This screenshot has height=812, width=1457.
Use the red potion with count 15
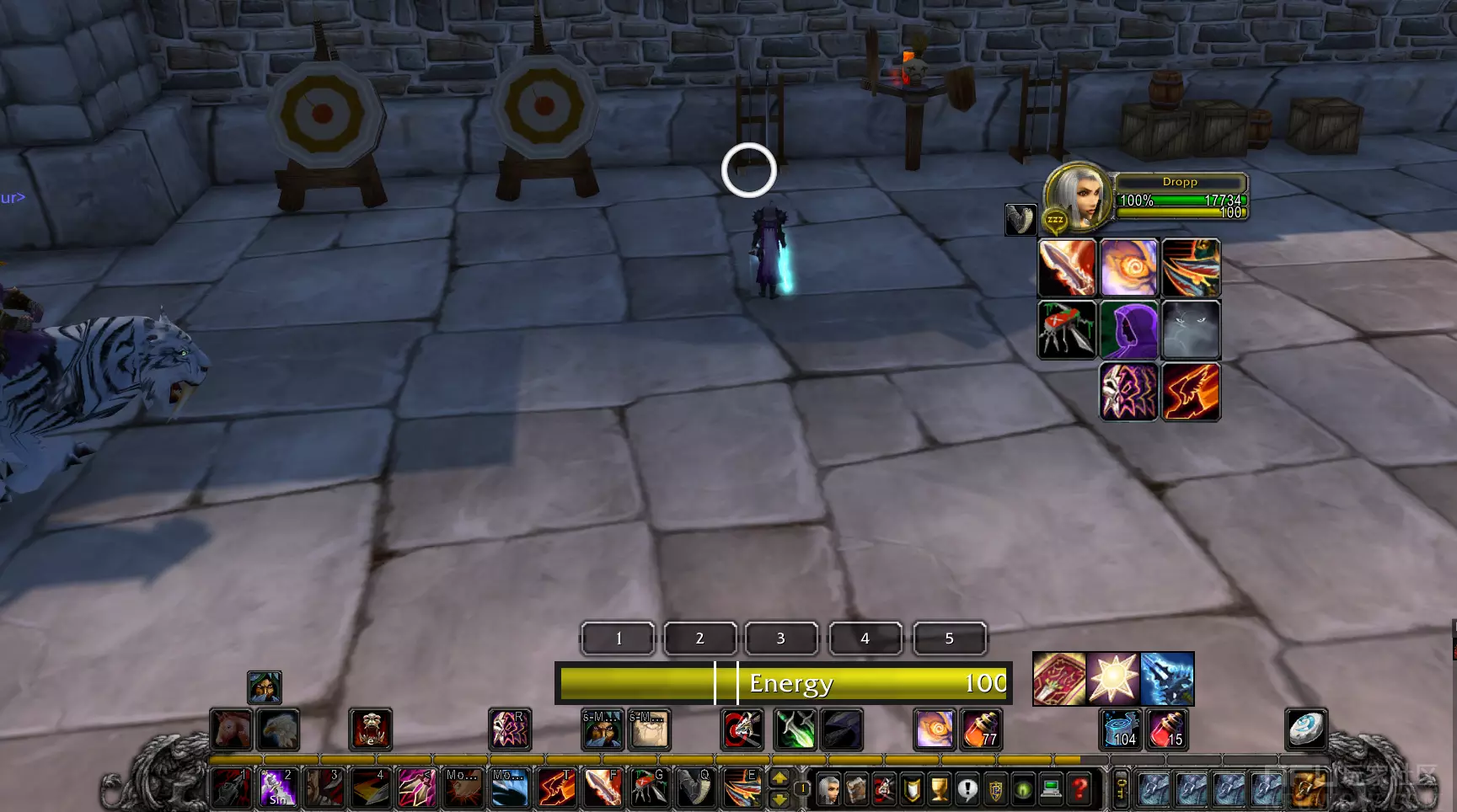click(1167, 729)
